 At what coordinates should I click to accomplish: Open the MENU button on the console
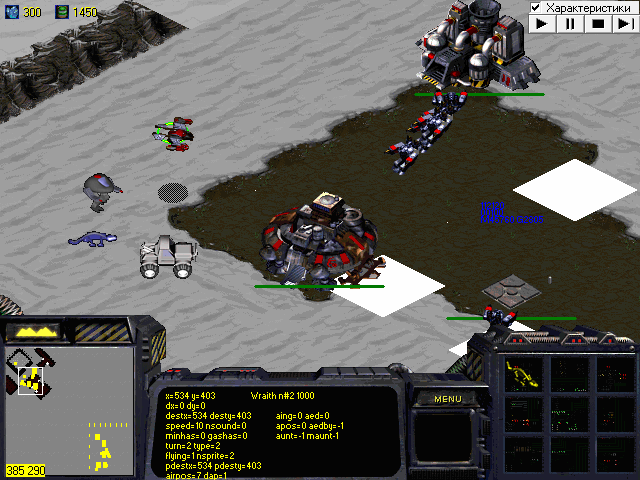(x=448, y=399)
